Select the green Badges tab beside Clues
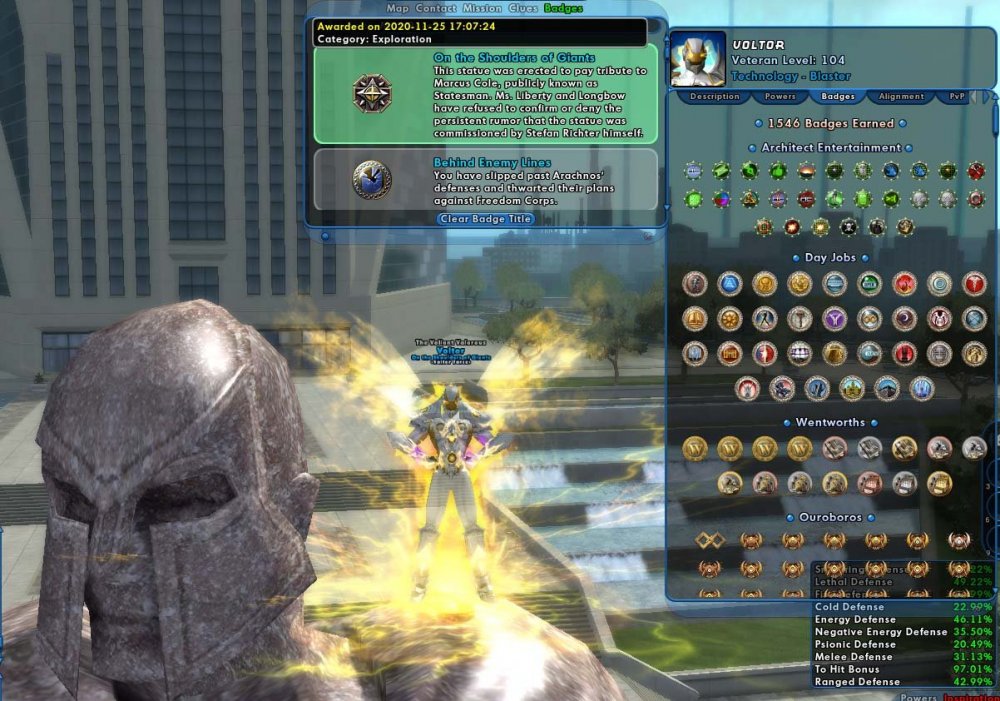1000x701 pixels. coord(563,8)
